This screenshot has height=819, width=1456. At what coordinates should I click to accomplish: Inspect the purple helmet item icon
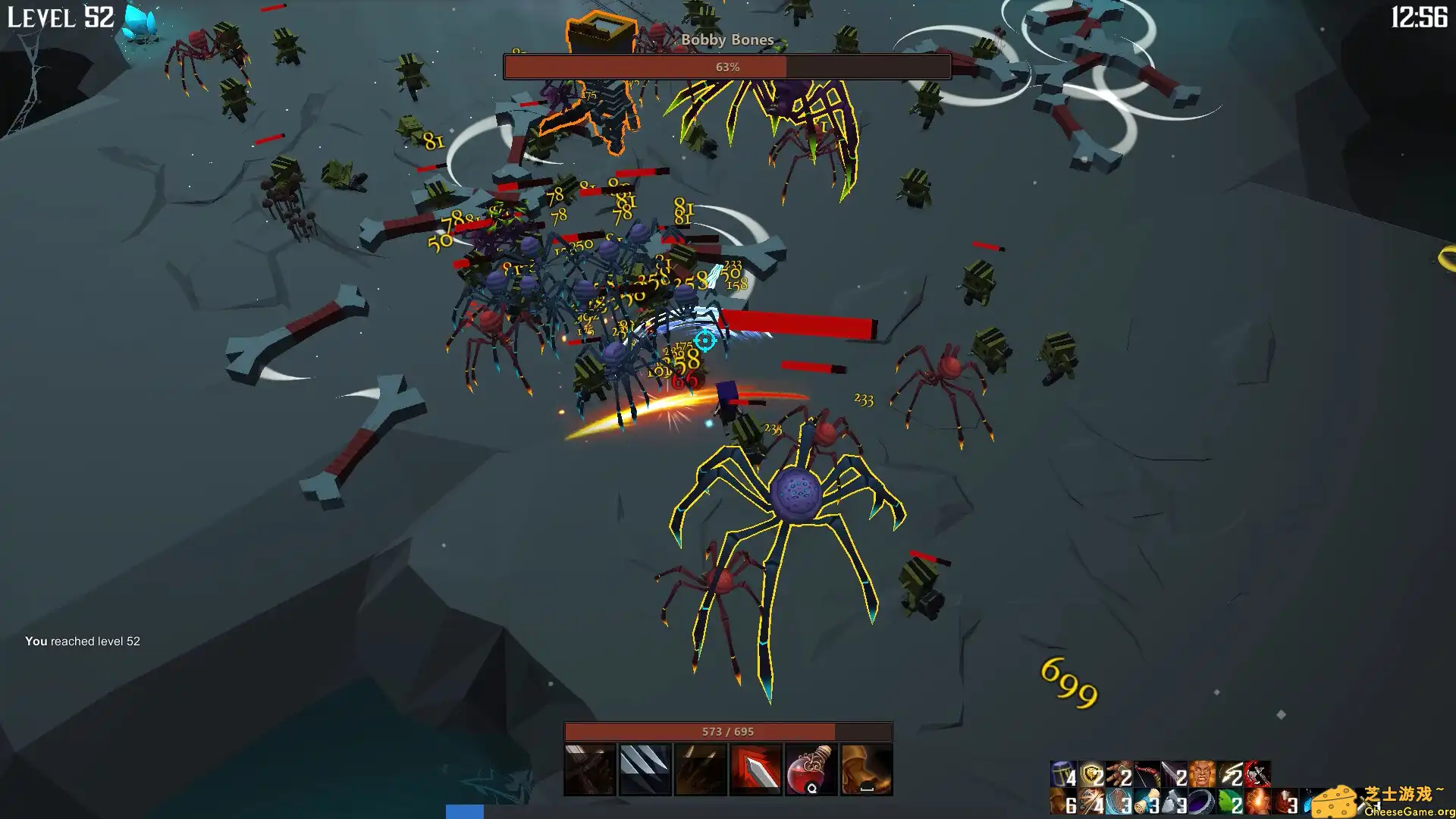(1062, 774)
